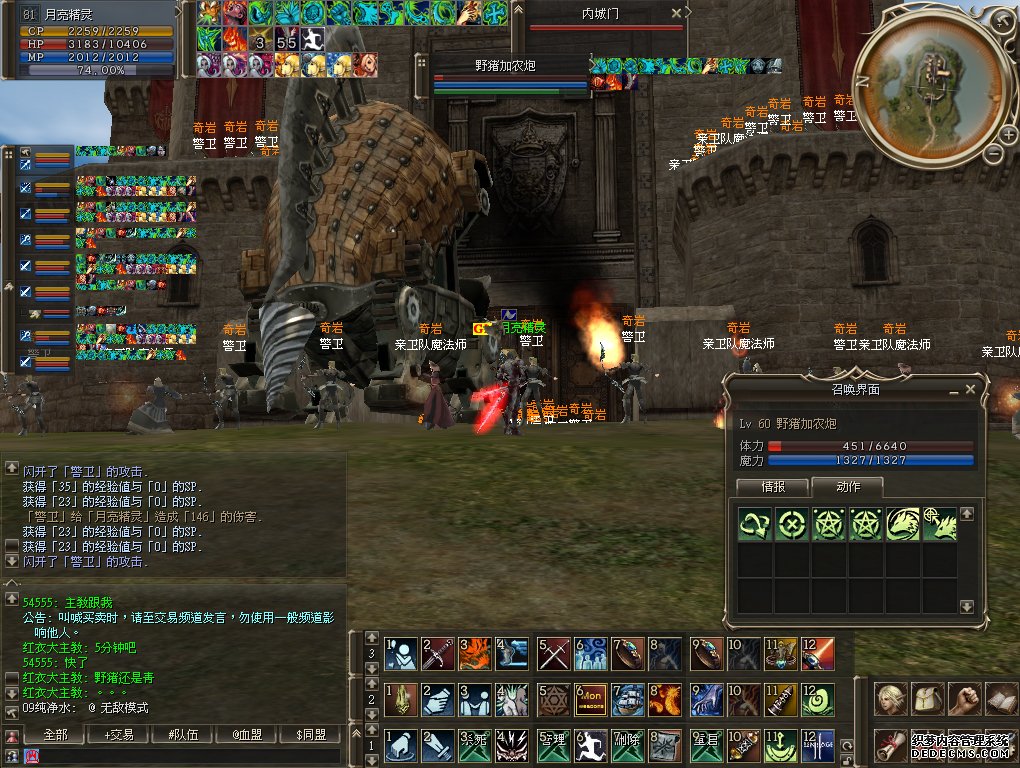This screenshot has width=1020, height=768.
Task: Open the clenched fist actions menu button
Action: tap(964, 697)
